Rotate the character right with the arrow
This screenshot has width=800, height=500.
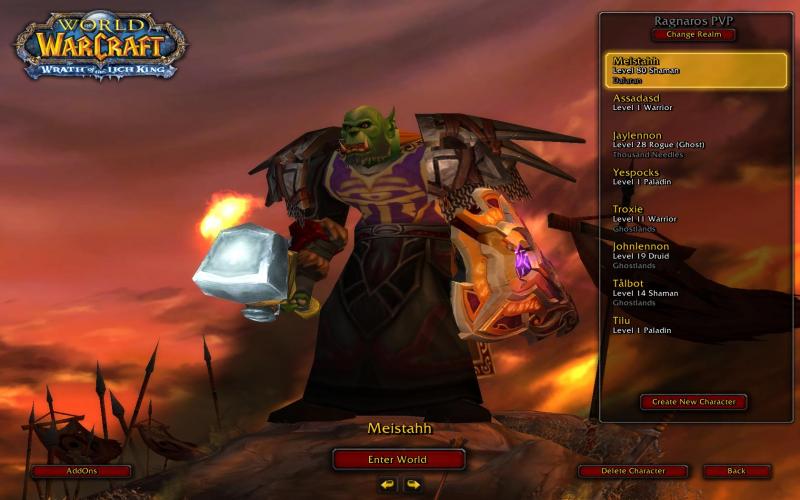(x=412, y=485)
